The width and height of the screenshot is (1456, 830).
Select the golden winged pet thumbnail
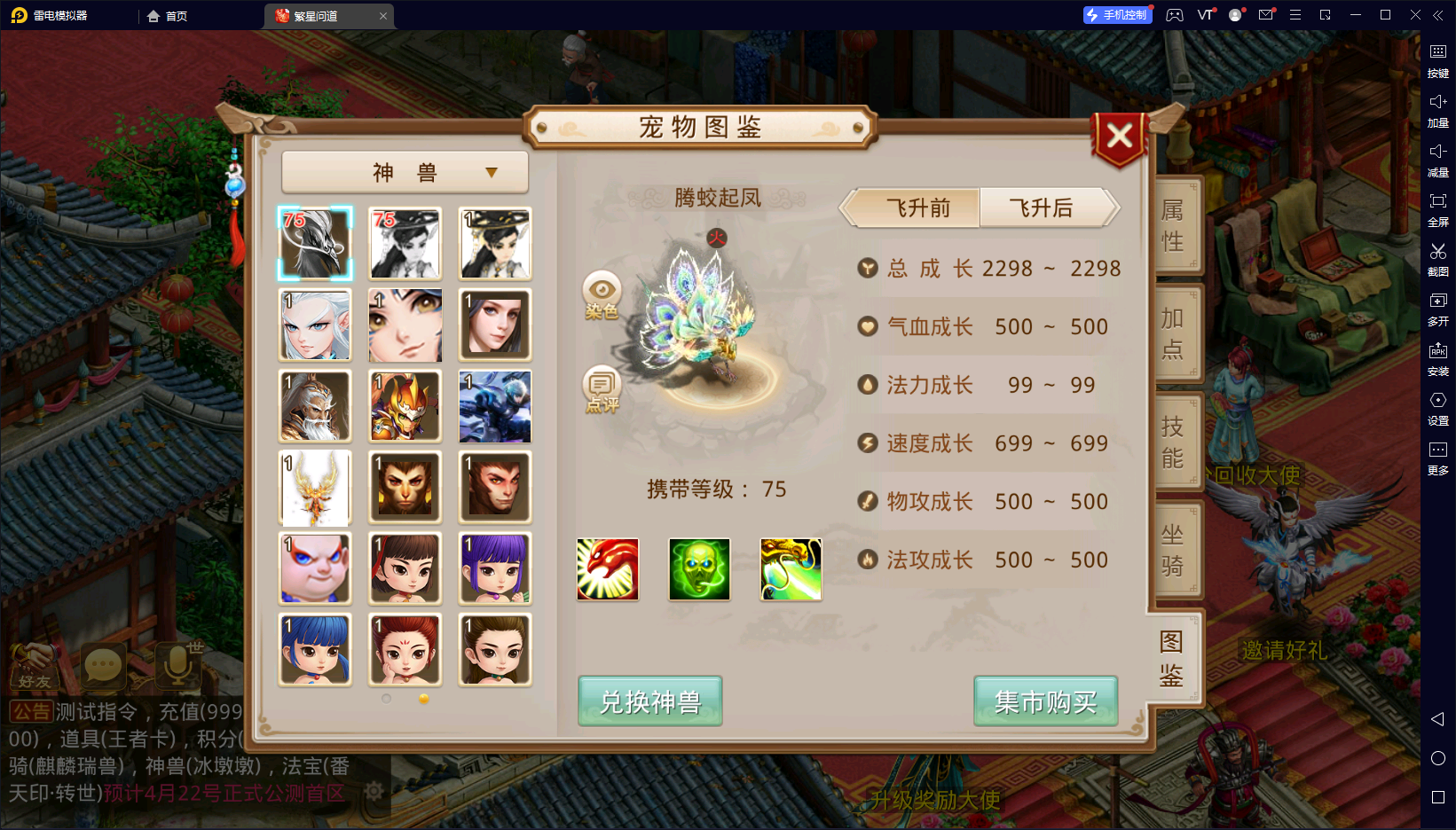point(315,488)
